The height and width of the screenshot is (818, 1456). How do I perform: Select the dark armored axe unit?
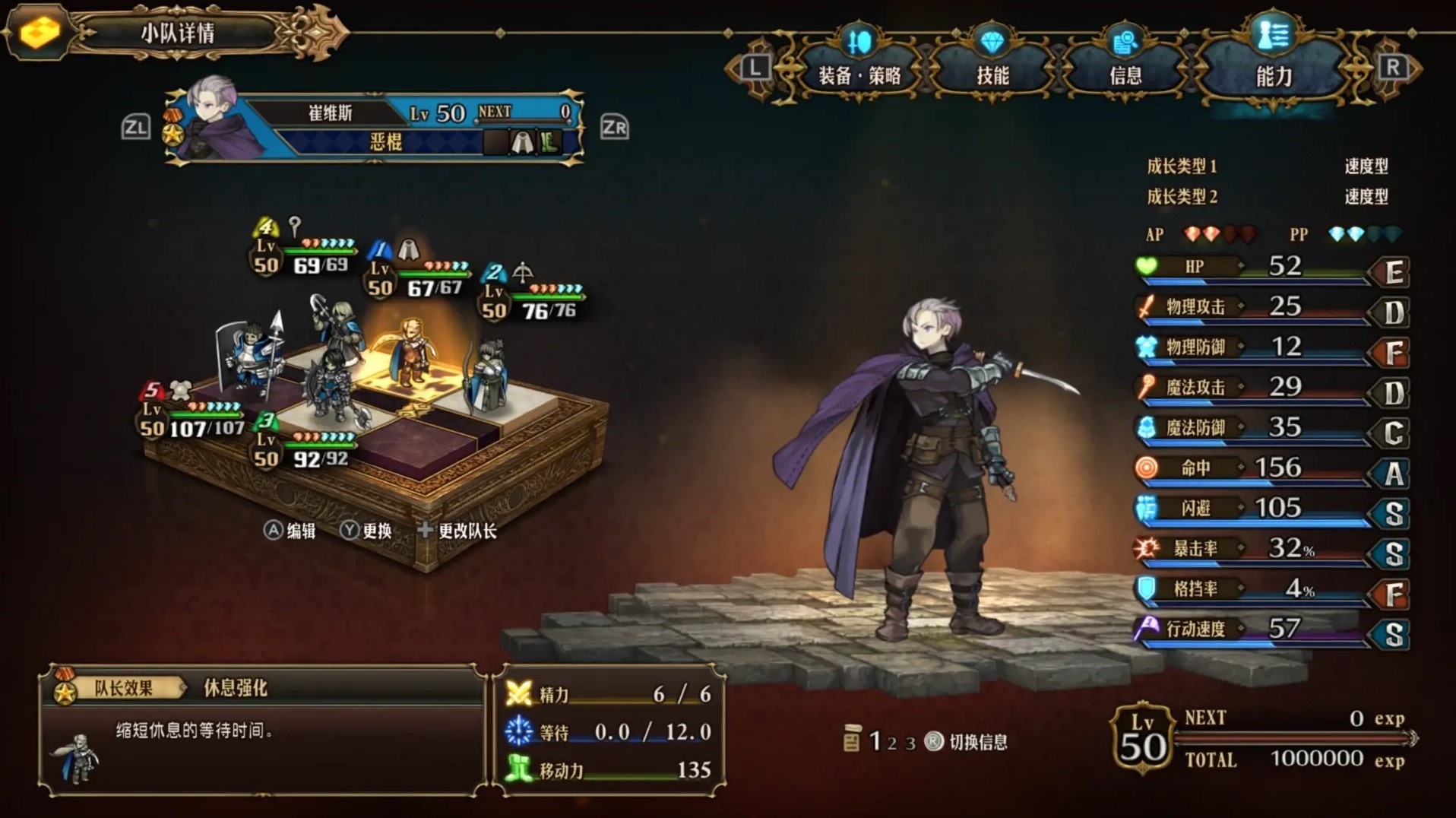click(x=332, y=387)
